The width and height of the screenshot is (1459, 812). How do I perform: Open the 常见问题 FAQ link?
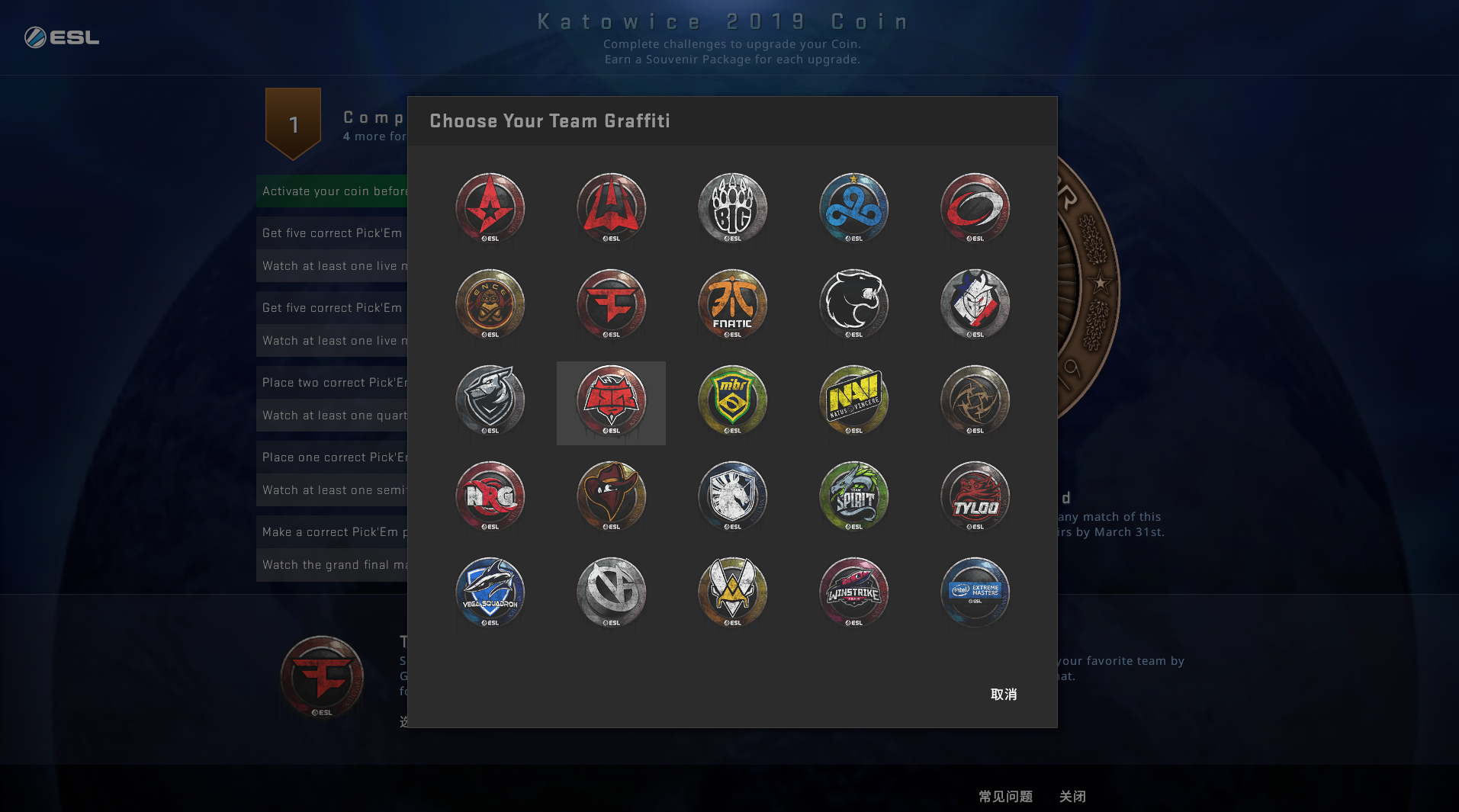1005,796
